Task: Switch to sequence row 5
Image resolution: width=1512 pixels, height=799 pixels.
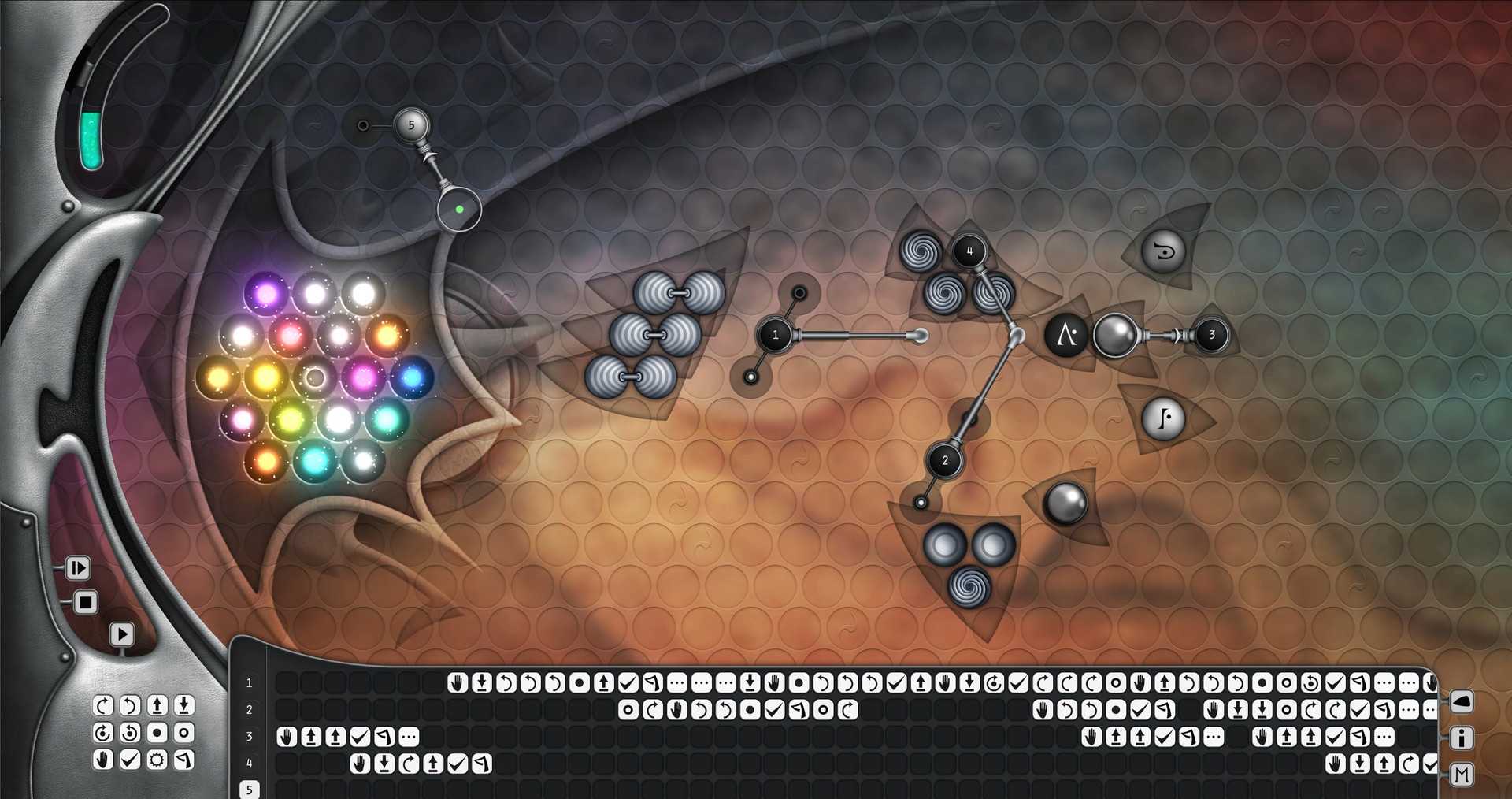Action: coord(249,789)
